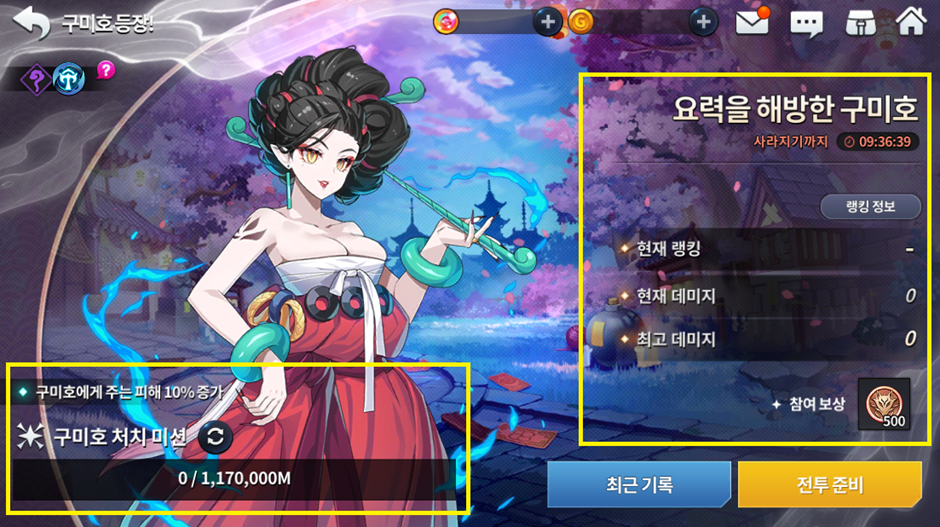The height and width of the screenshot is (527, 940).
Task: Return to the home screen
Action: 910,21
